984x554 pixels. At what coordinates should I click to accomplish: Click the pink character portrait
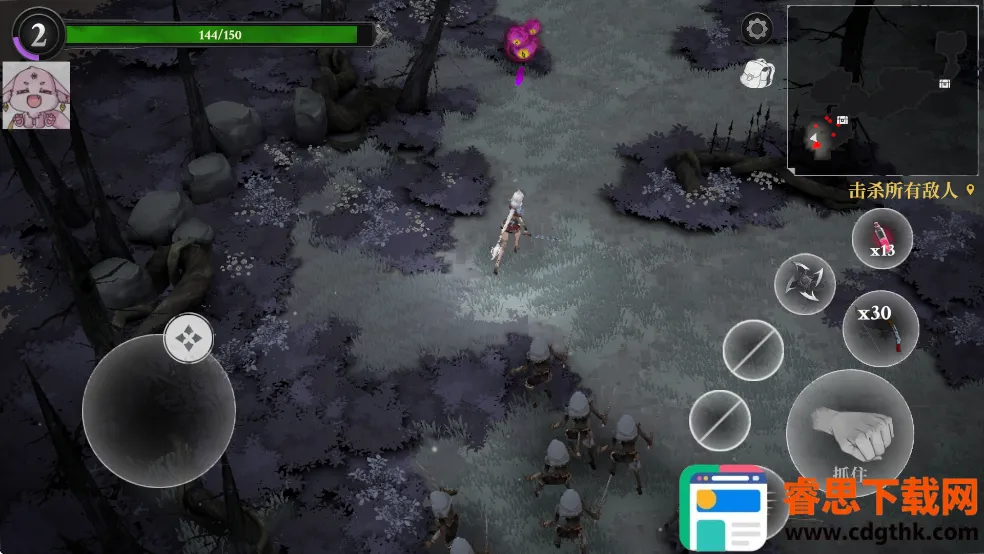[37, 96]
